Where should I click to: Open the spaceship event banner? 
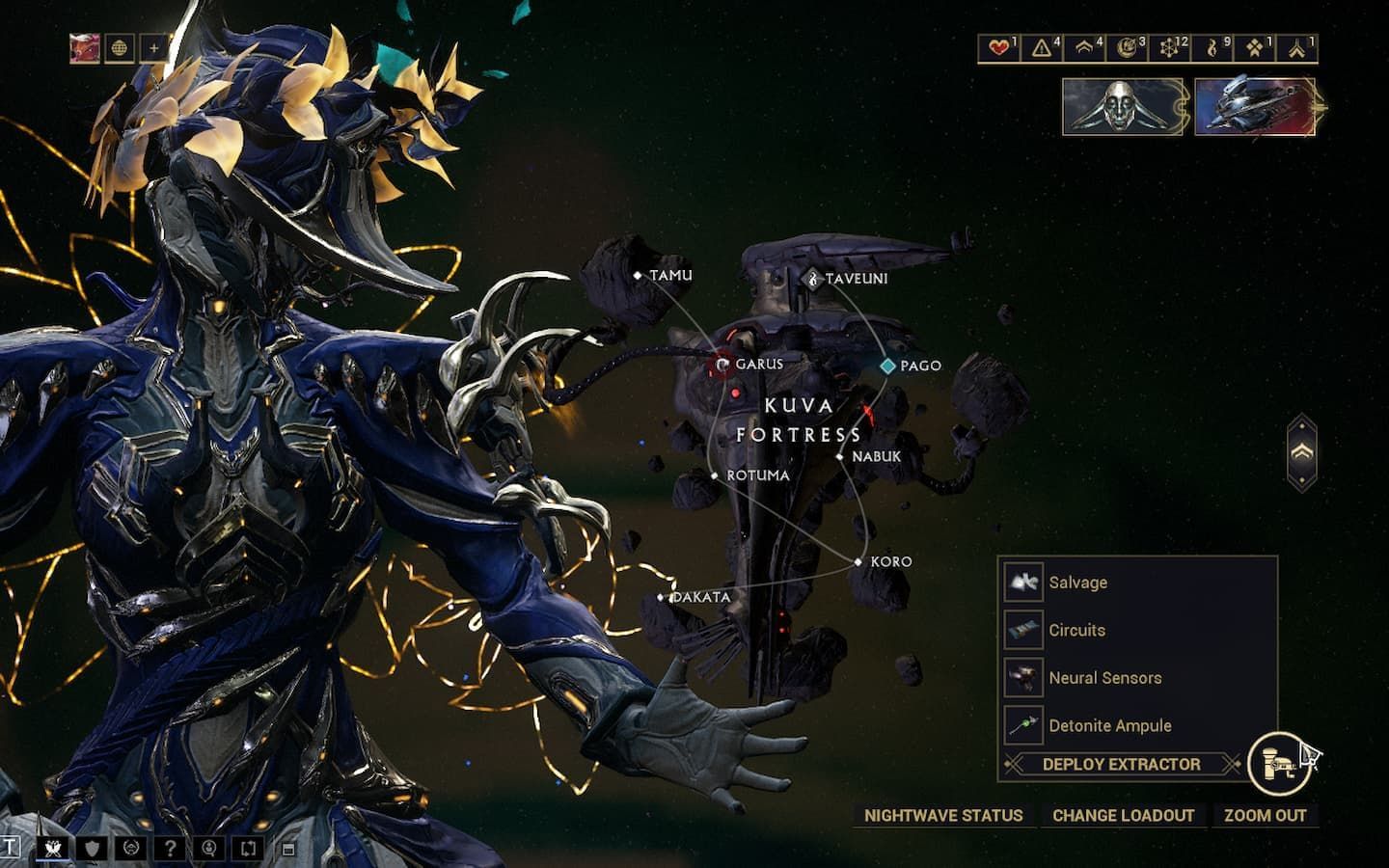1255,106
